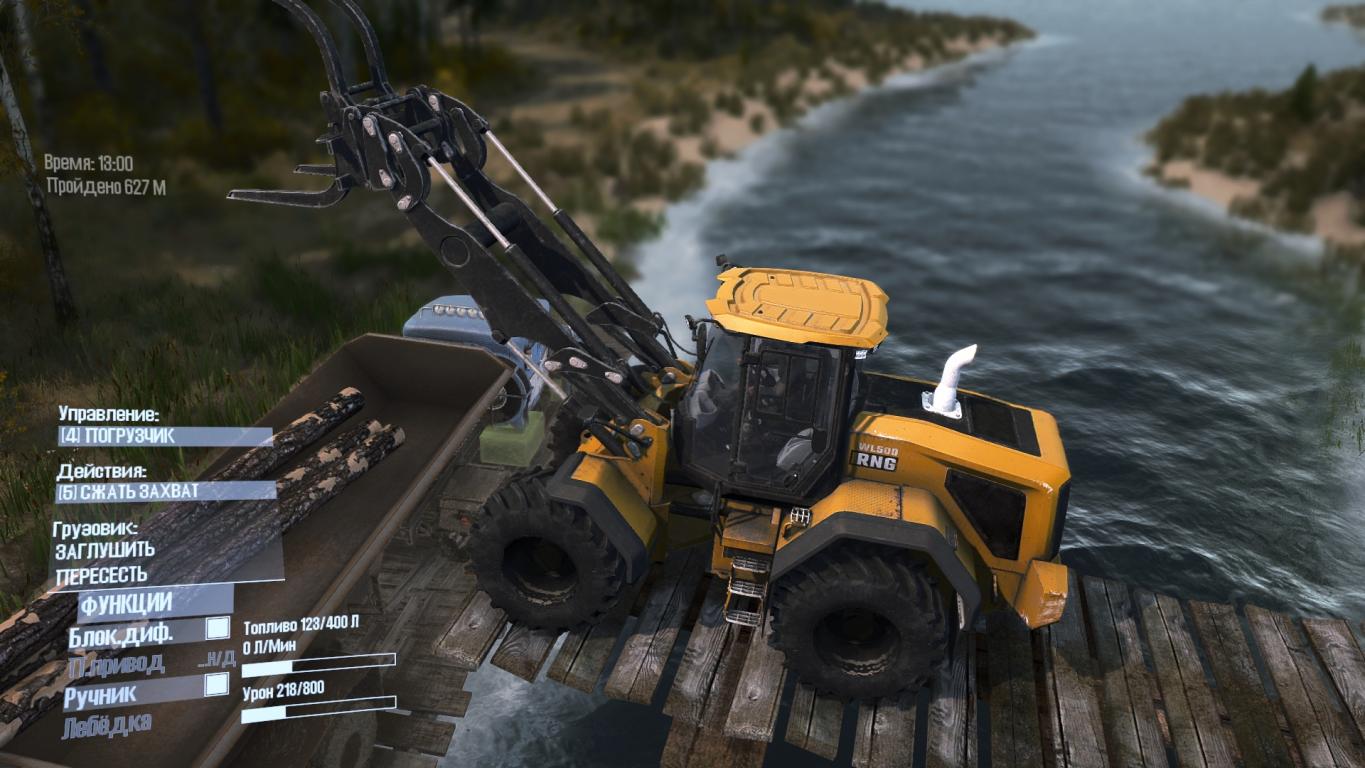Open the ФУНКЦИИ panel
This screenshot has width=1365, height=768.
click(127, 604)
